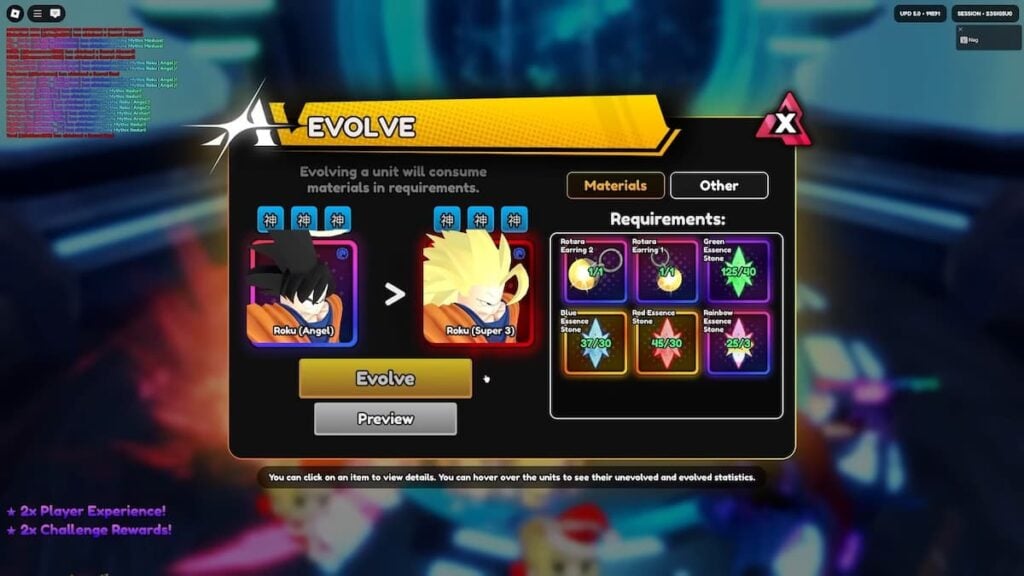This screenshot has height=576, width=1024.
Task: Switch to the Materials tab
Action: point(615,185)
